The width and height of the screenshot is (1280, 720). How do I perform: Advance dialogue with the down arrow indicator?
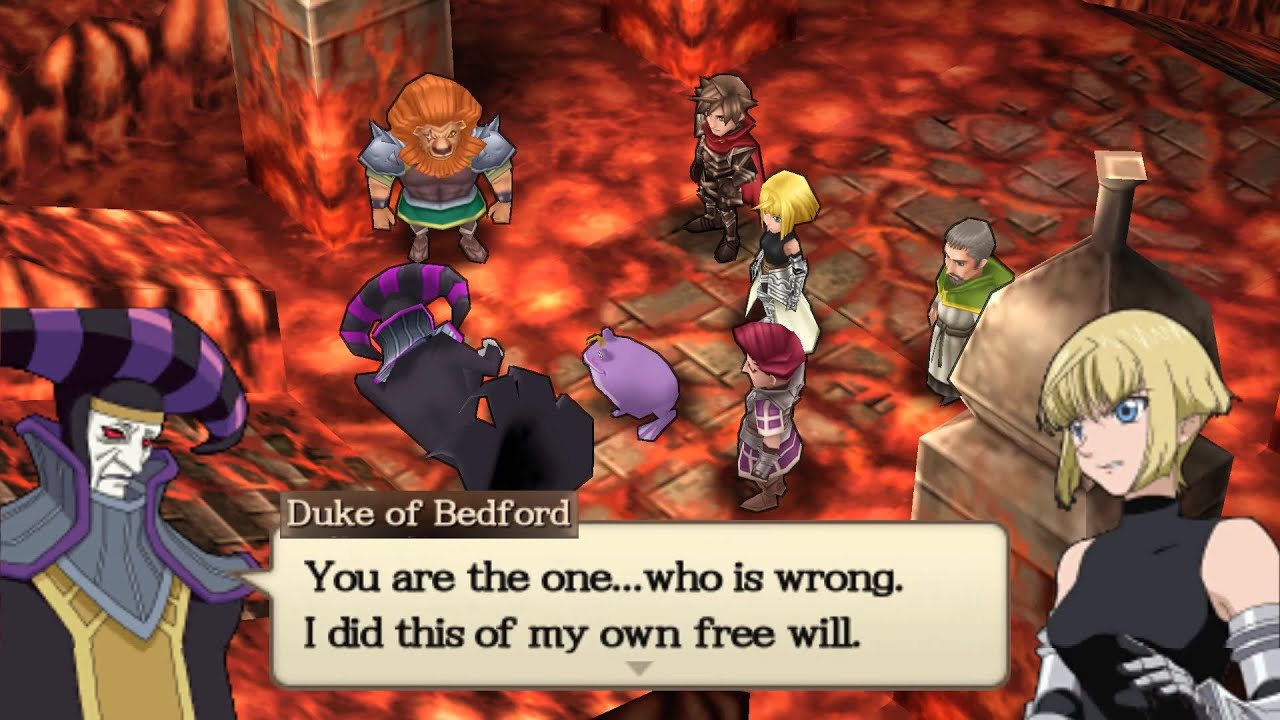(639, 667)
